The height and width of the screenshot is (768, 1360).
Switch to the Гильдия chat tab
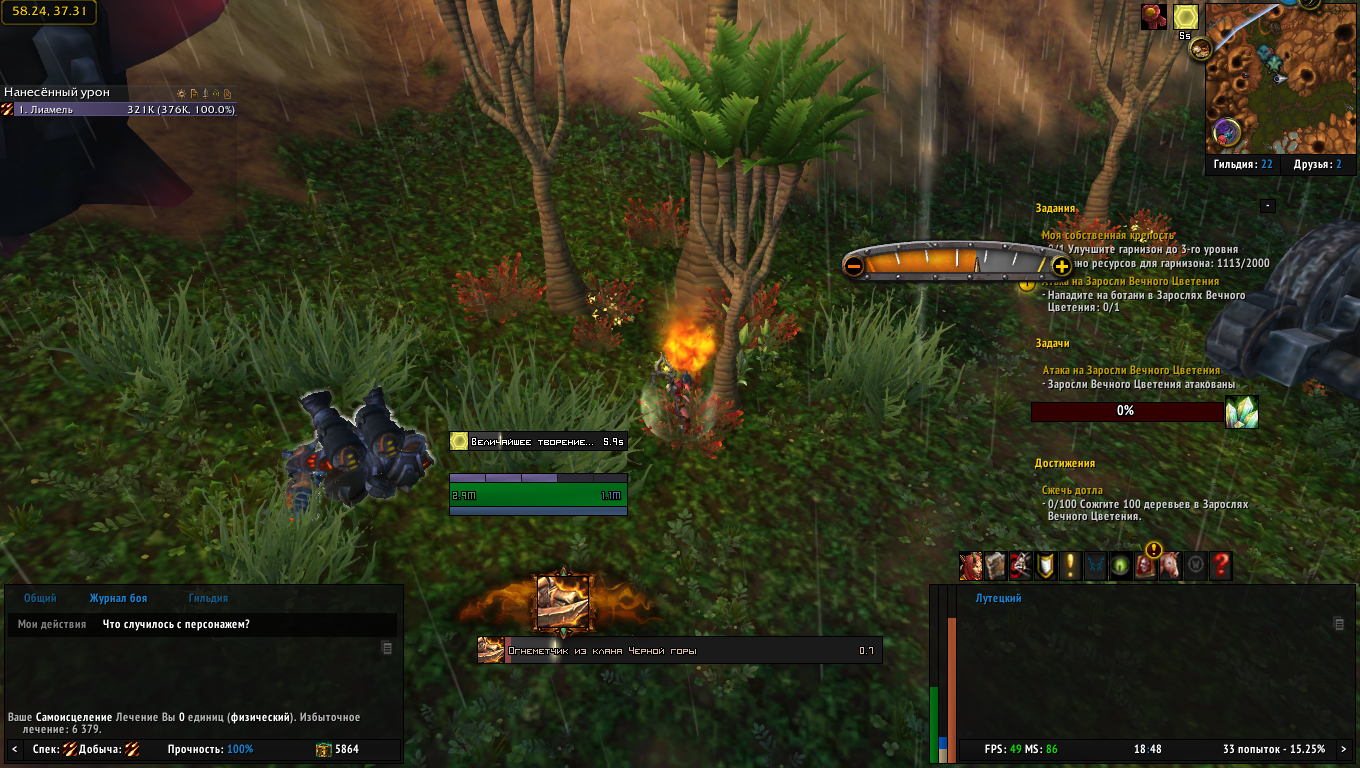[x=208, y=598]
